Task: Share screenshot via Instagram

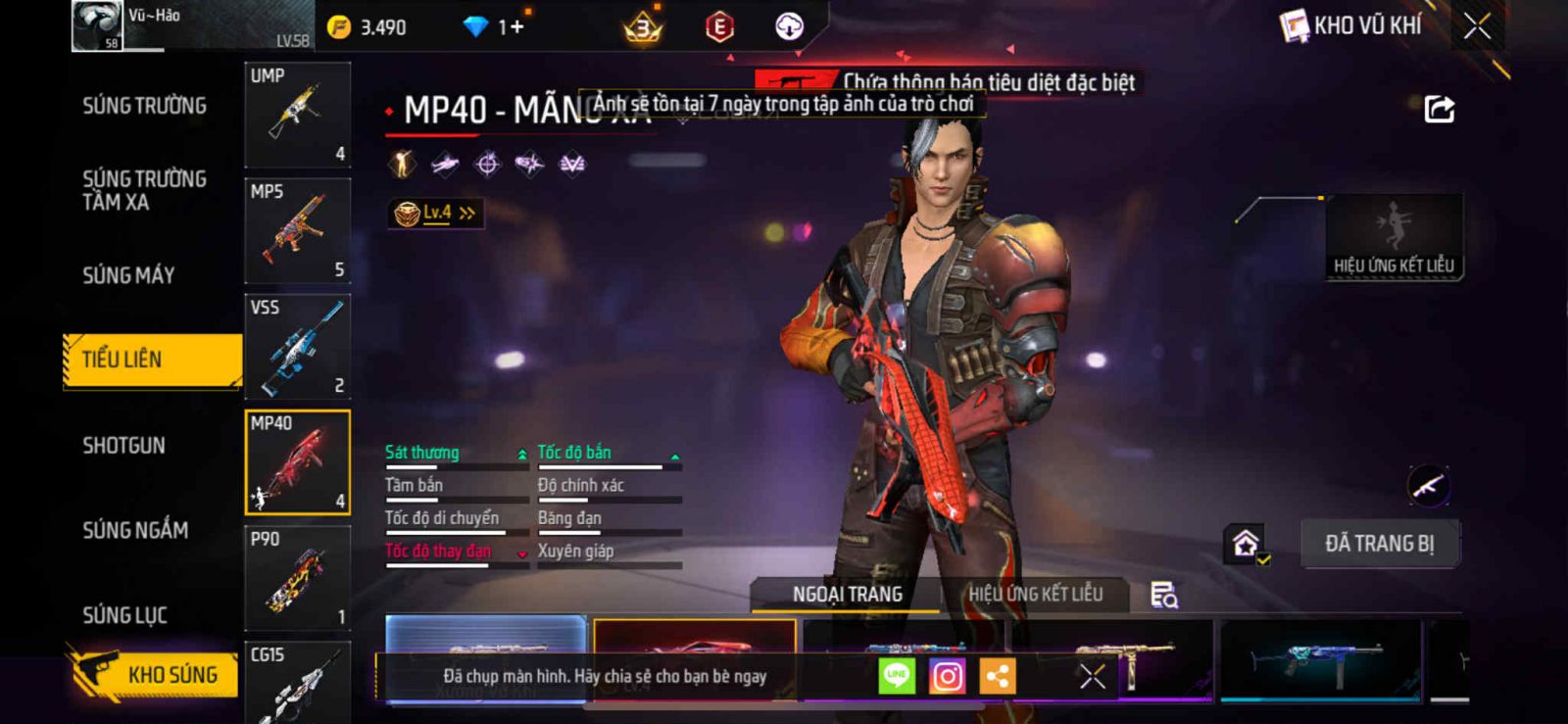Action: (x=947, y=676)
